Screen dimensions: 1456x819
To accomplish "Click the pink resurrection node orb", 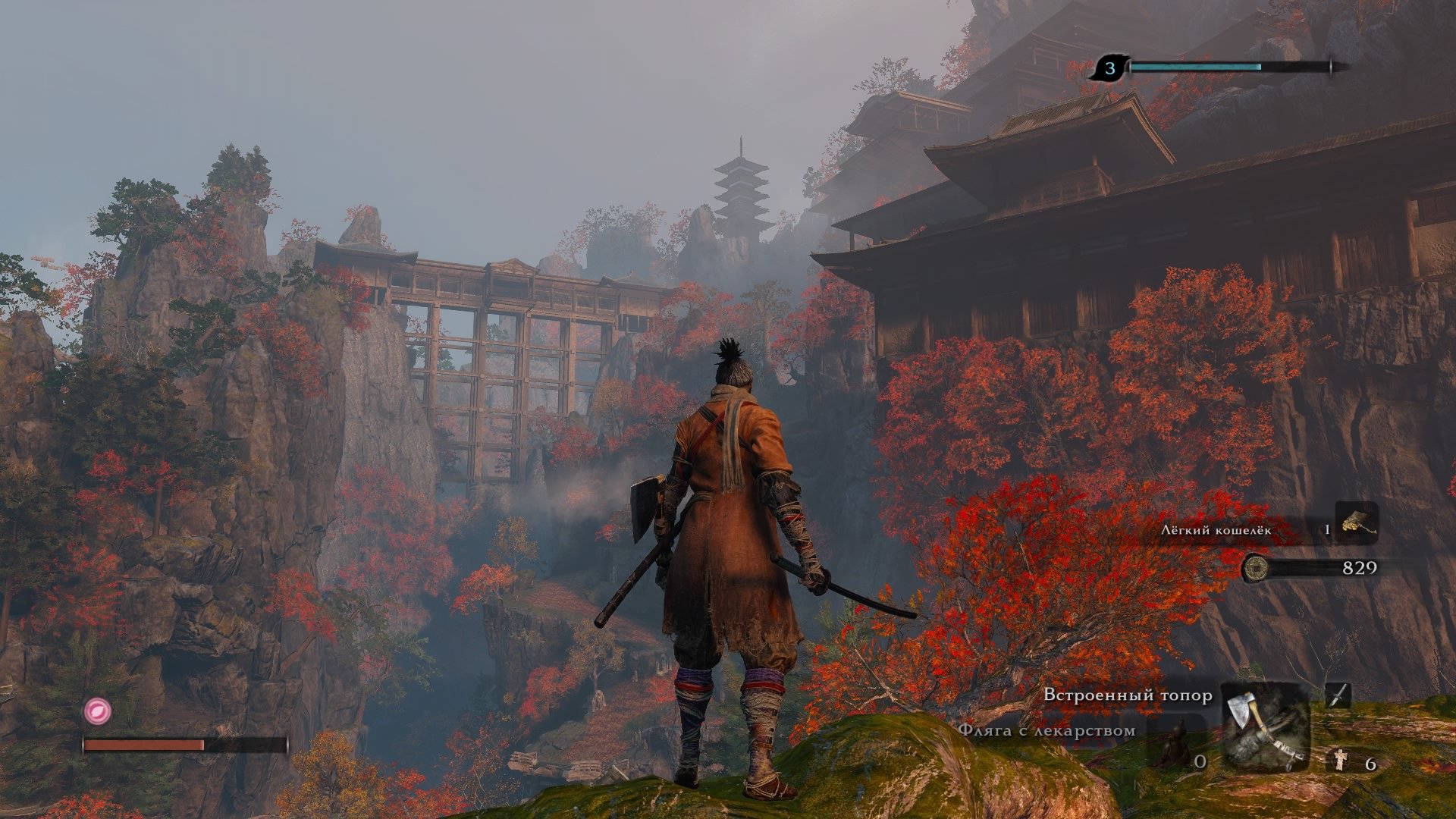I will [97, 711].
